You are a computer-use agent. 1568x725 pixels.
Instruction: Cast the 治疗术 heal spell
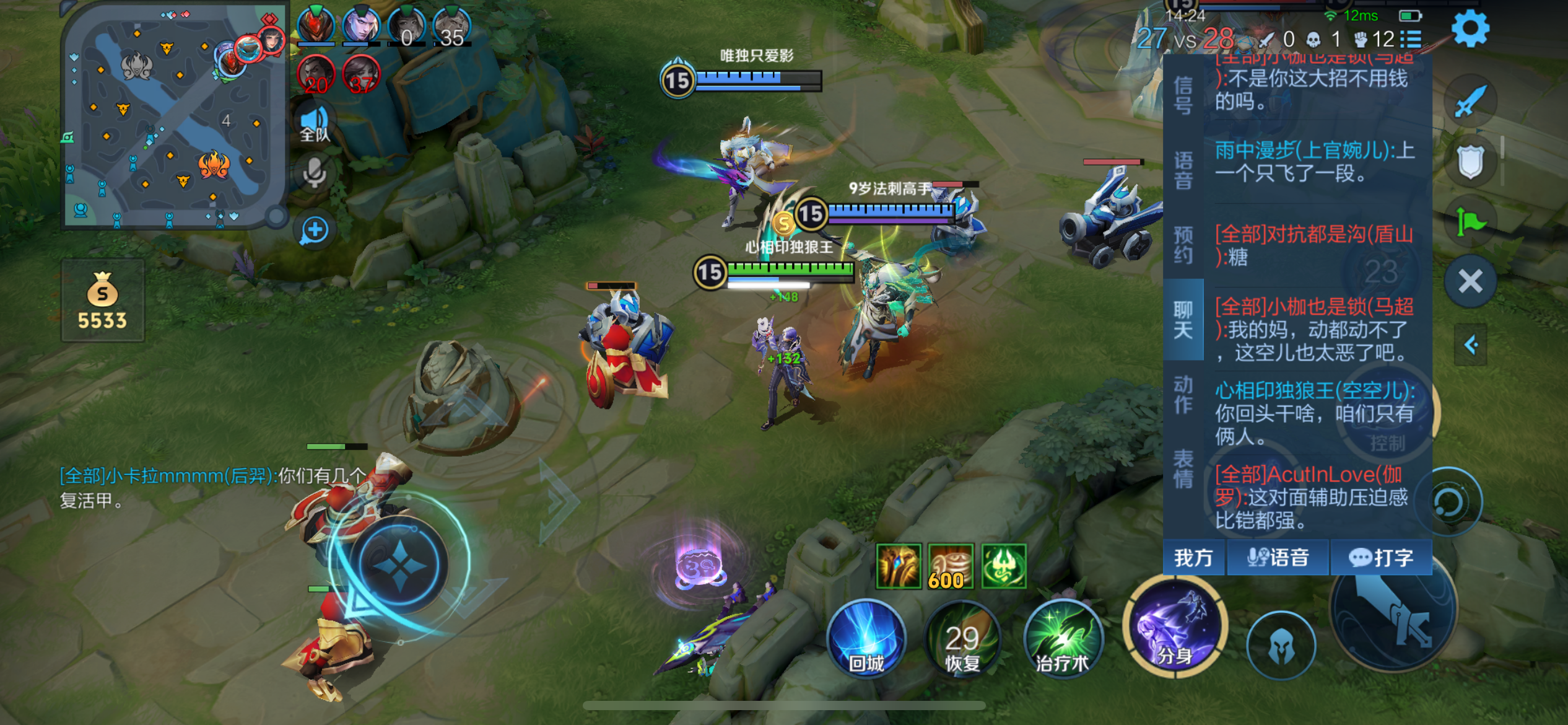point(1063,639)
